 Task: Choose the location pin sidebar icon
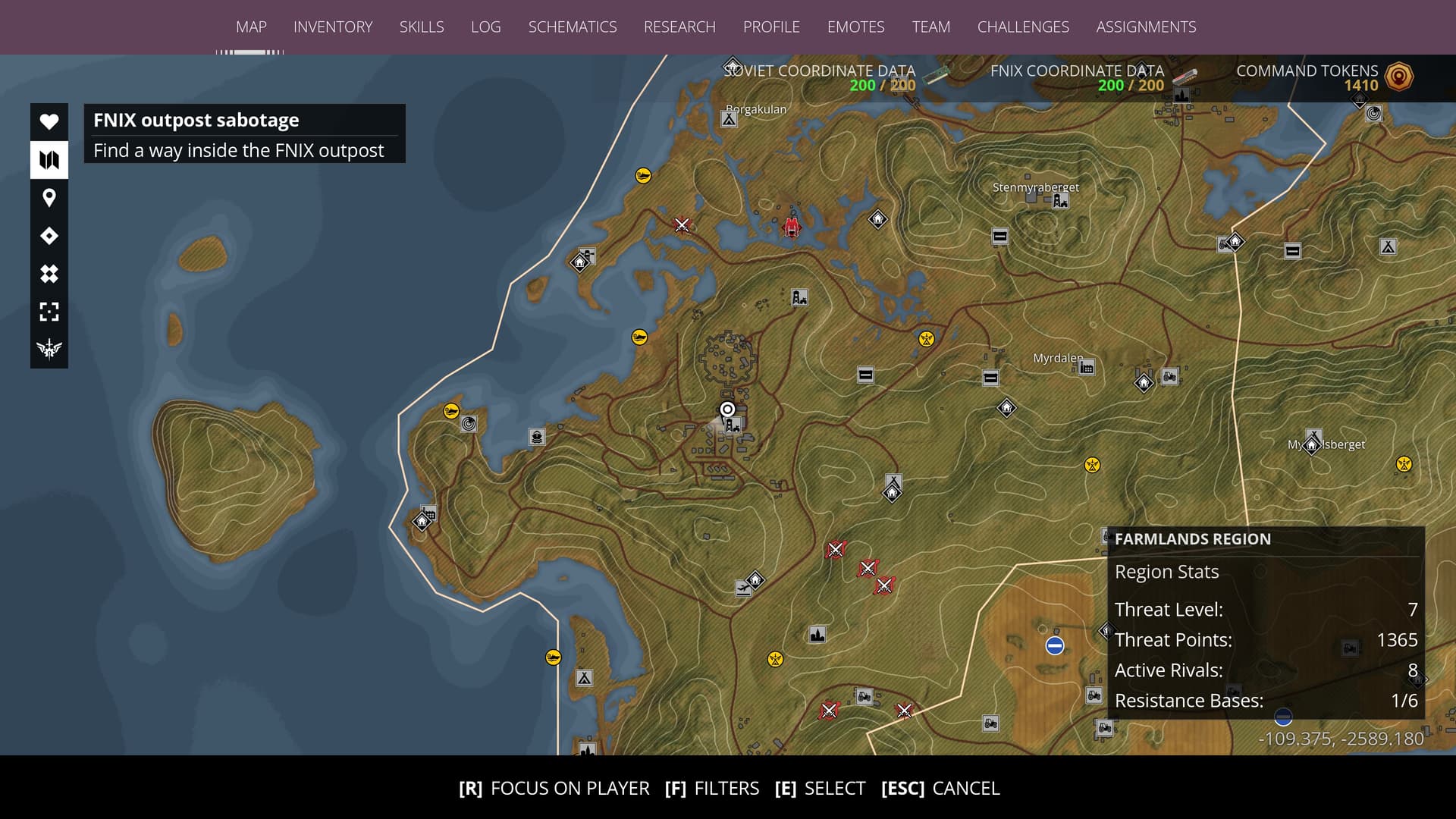click(49, 198)
